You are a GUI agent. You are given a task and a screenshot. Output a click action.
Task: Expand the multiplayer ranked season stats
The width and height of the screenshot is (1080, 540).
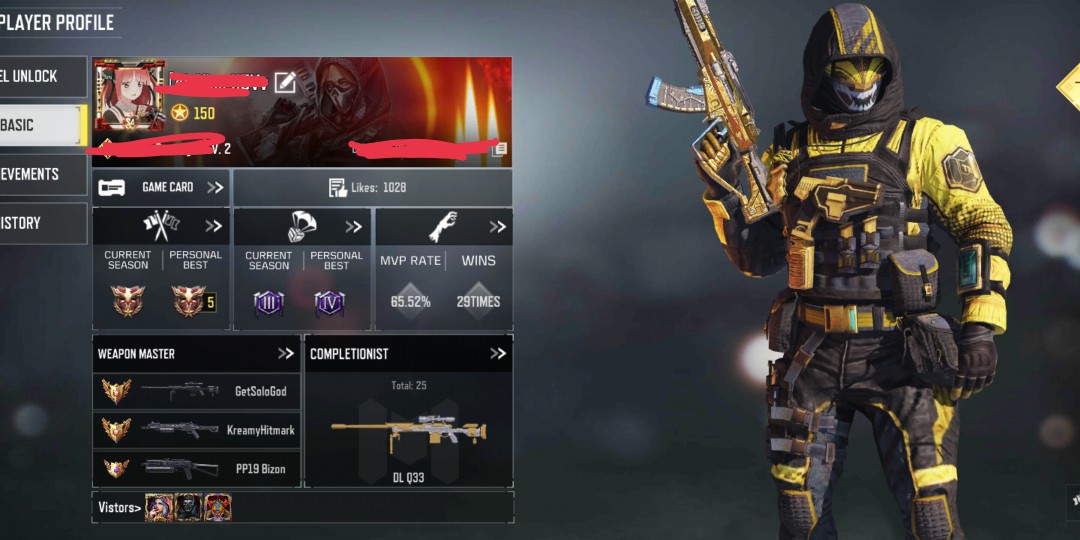pos(213,227)
